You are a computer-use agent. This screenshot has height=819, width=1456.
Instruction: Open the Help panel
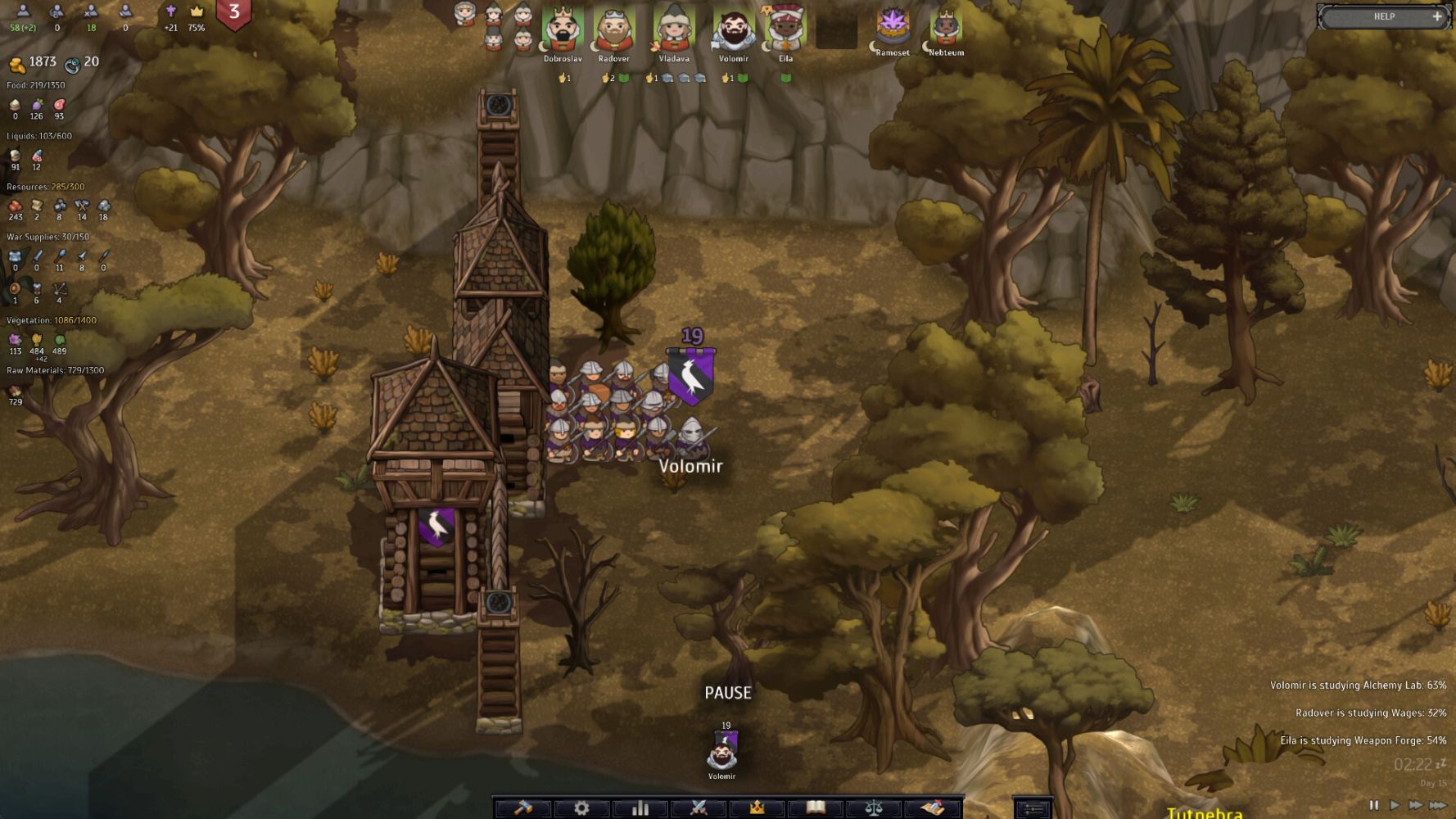tap(1383, 16)
